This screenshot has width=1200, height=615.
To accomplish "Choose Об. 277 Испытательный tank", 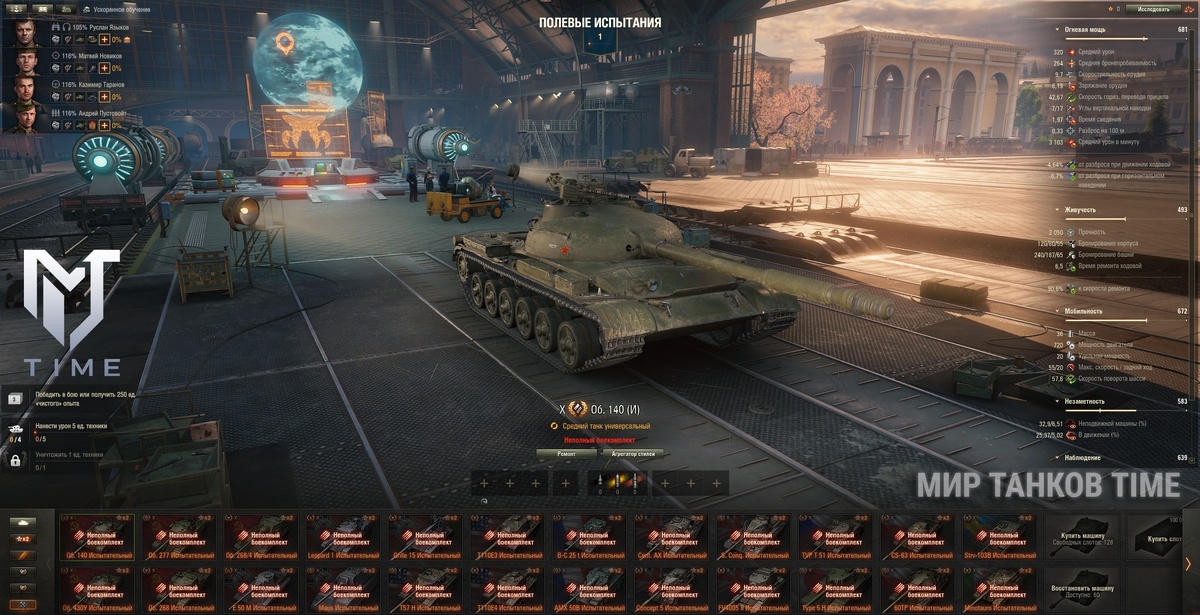I will [x=179, y=538].
